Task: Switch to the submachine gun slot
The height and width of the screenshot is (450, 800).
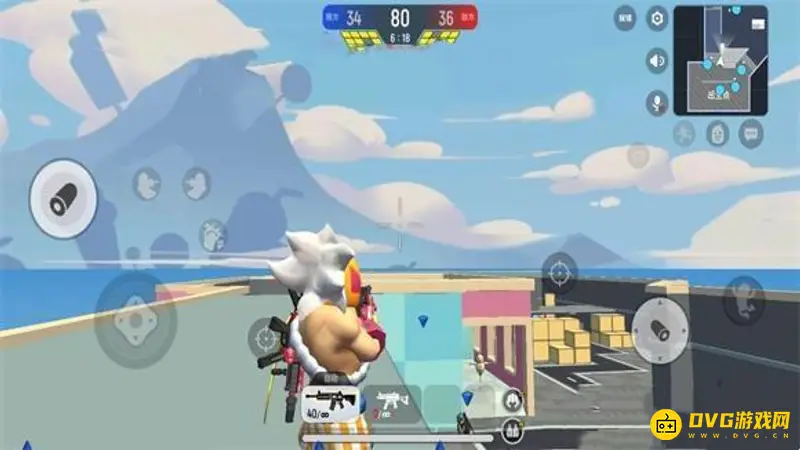Action: (391, 401)
